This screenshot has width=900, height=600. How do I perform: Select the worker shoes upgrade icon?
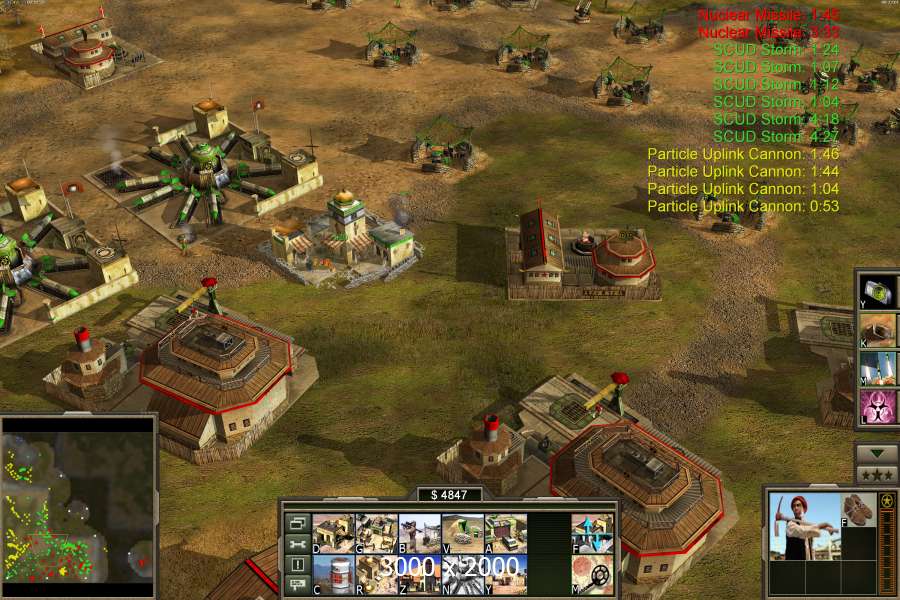tap(857, 510)
